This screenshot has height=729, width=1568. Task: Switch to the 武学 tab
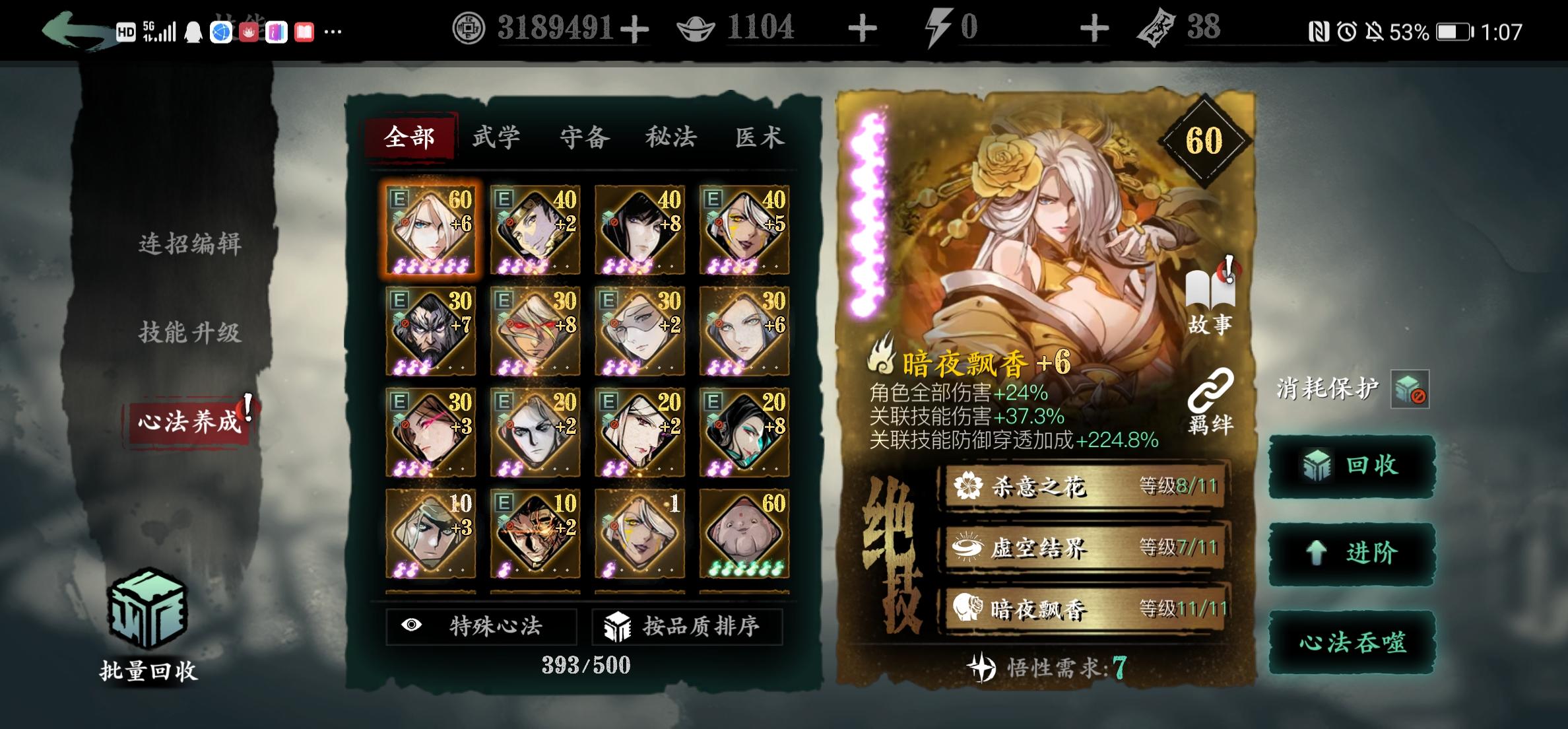(x=495, y=136)
